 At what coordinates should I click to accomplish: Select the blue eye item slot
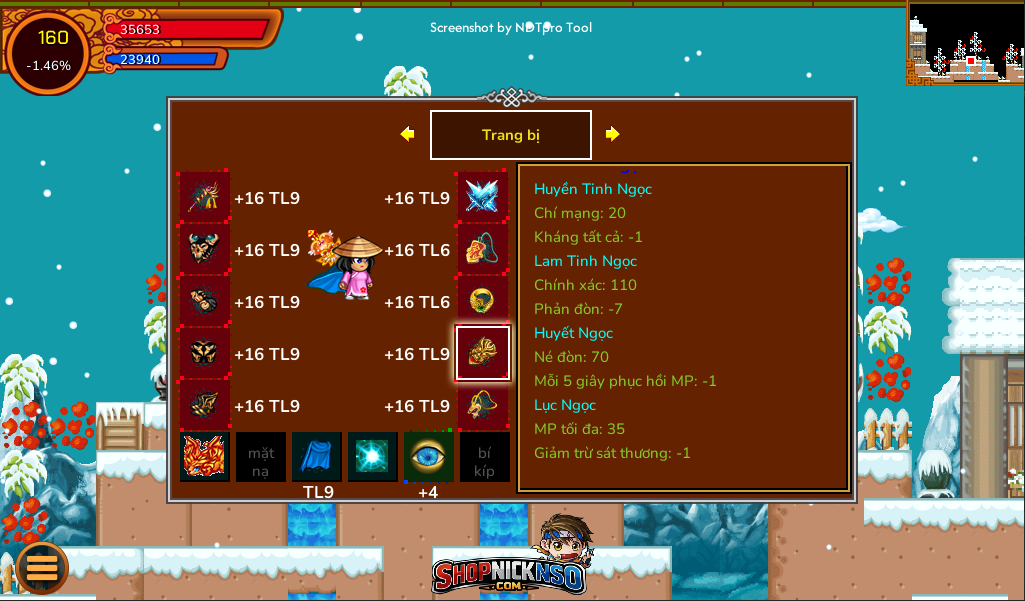[x=429, y=457]
